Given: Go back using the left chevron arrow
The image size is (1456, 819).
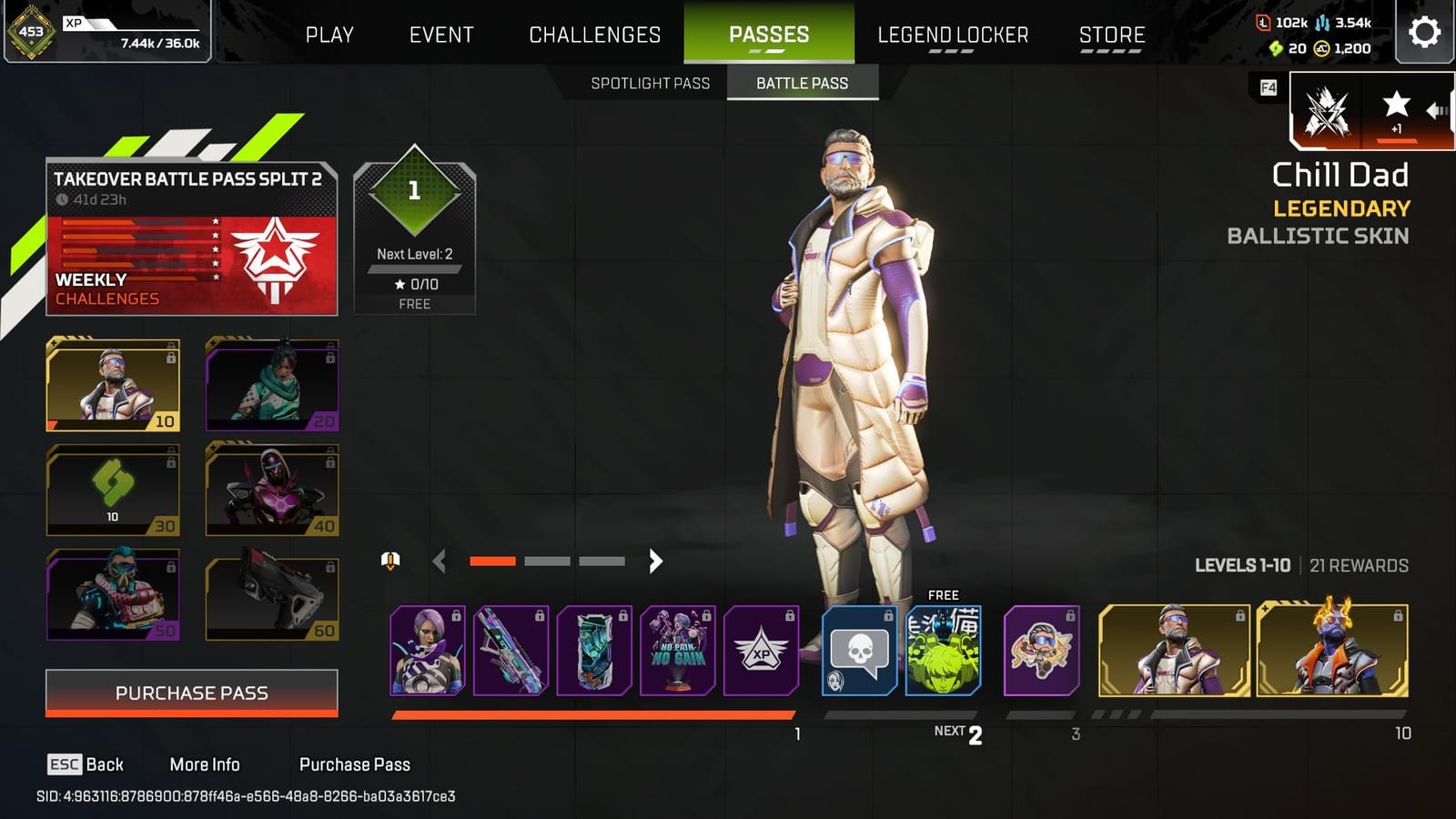Looking at the screenshot, I should pos(440,561).
